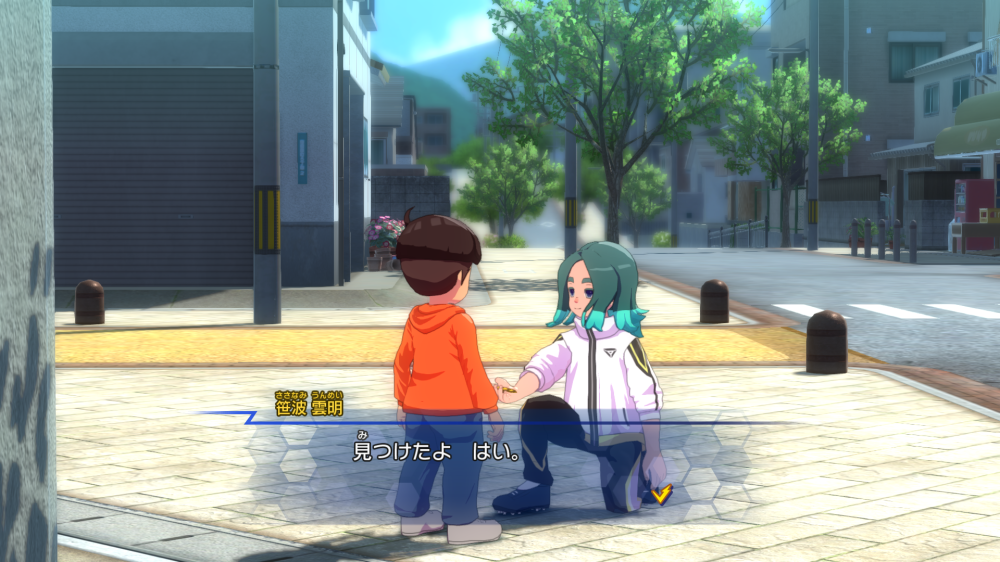This screenshot has height=562, width=1000.
Task: Click the yellow dialogue advance arrow
Action: [660, 493]
